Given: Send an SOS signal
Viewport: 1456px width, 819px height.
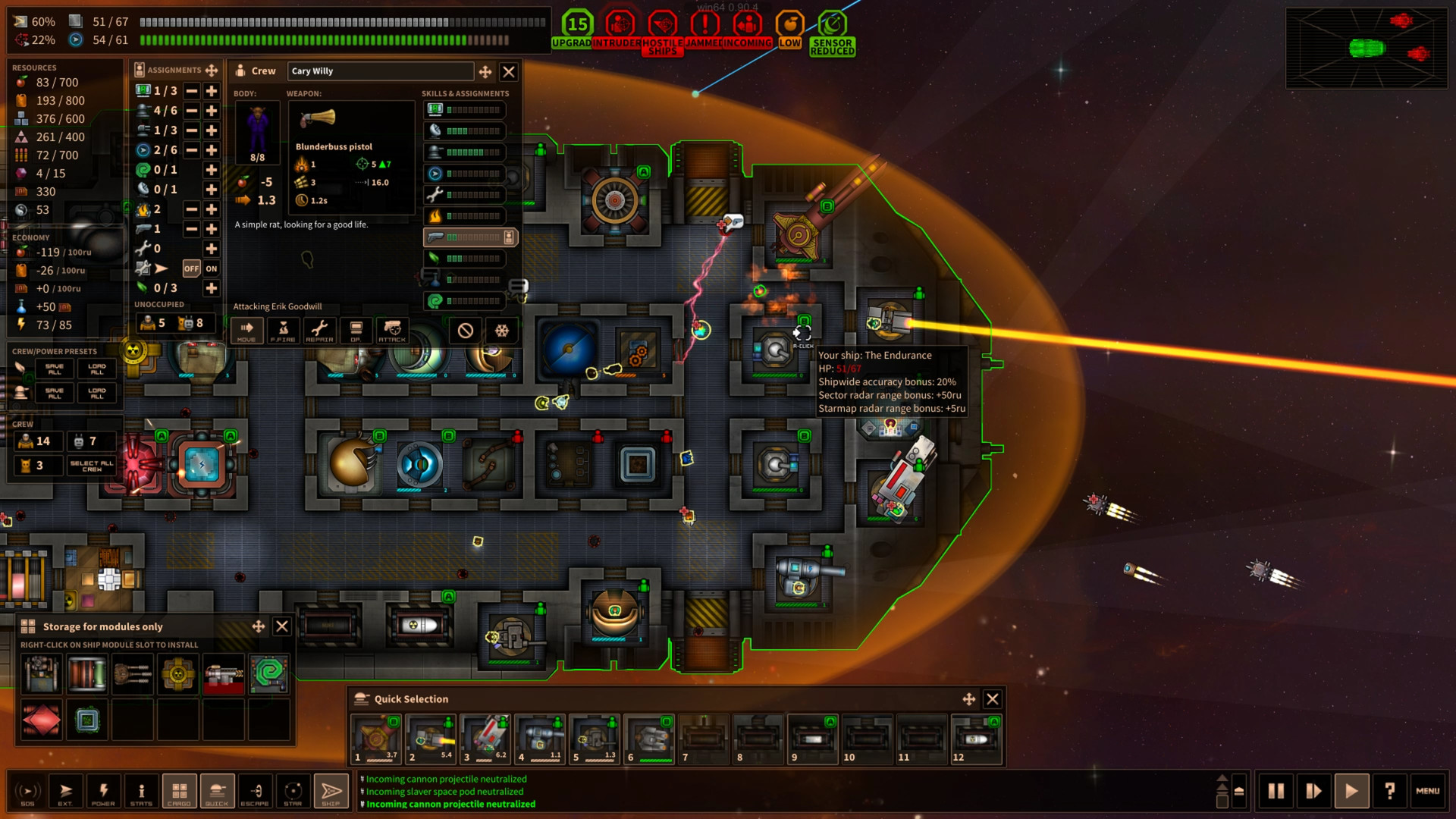Looking at the screenshot, I should pyautogui.click(x=28, y=791).
